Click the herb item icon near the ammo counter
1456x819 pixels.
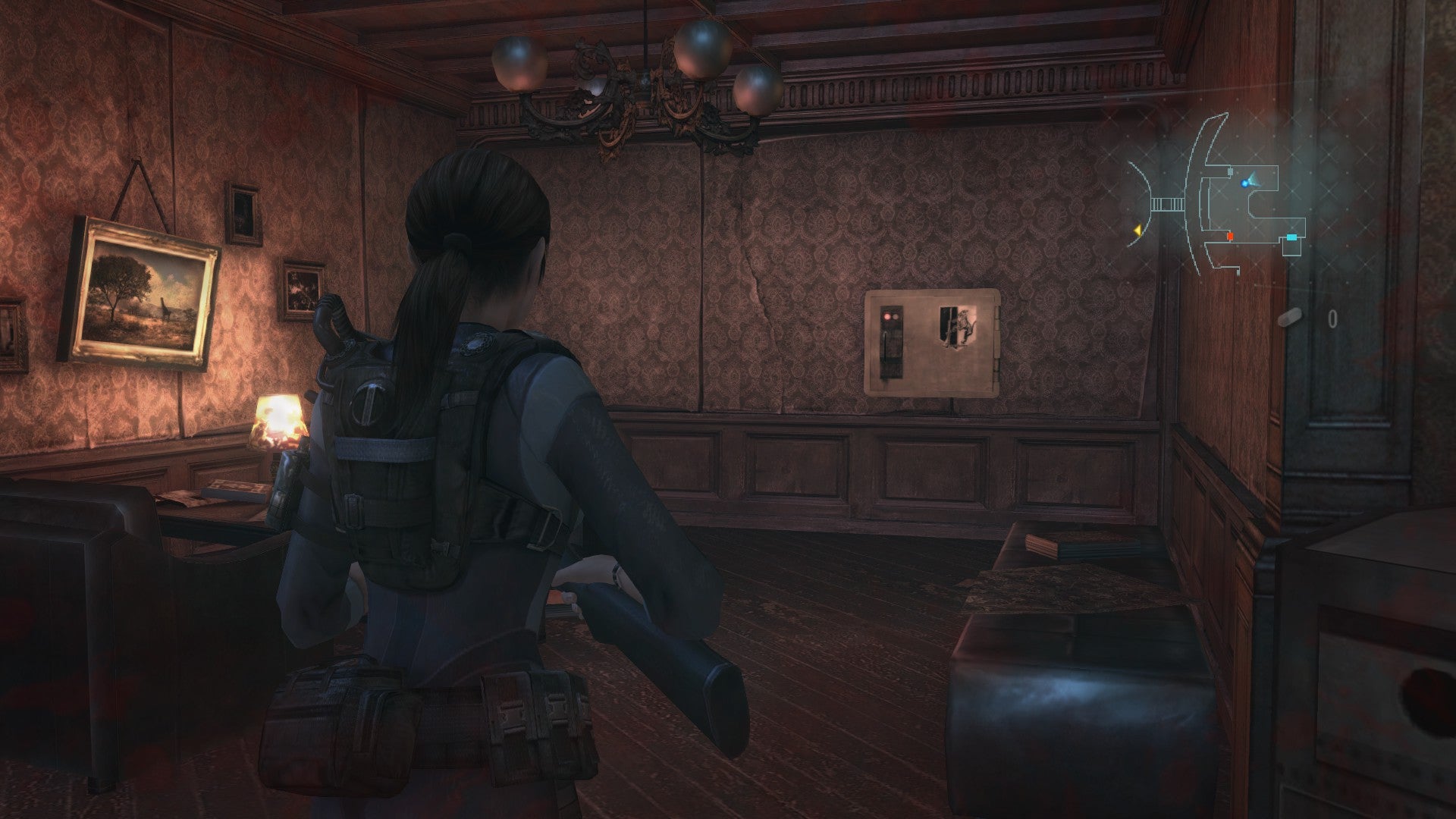[1291, 316]
